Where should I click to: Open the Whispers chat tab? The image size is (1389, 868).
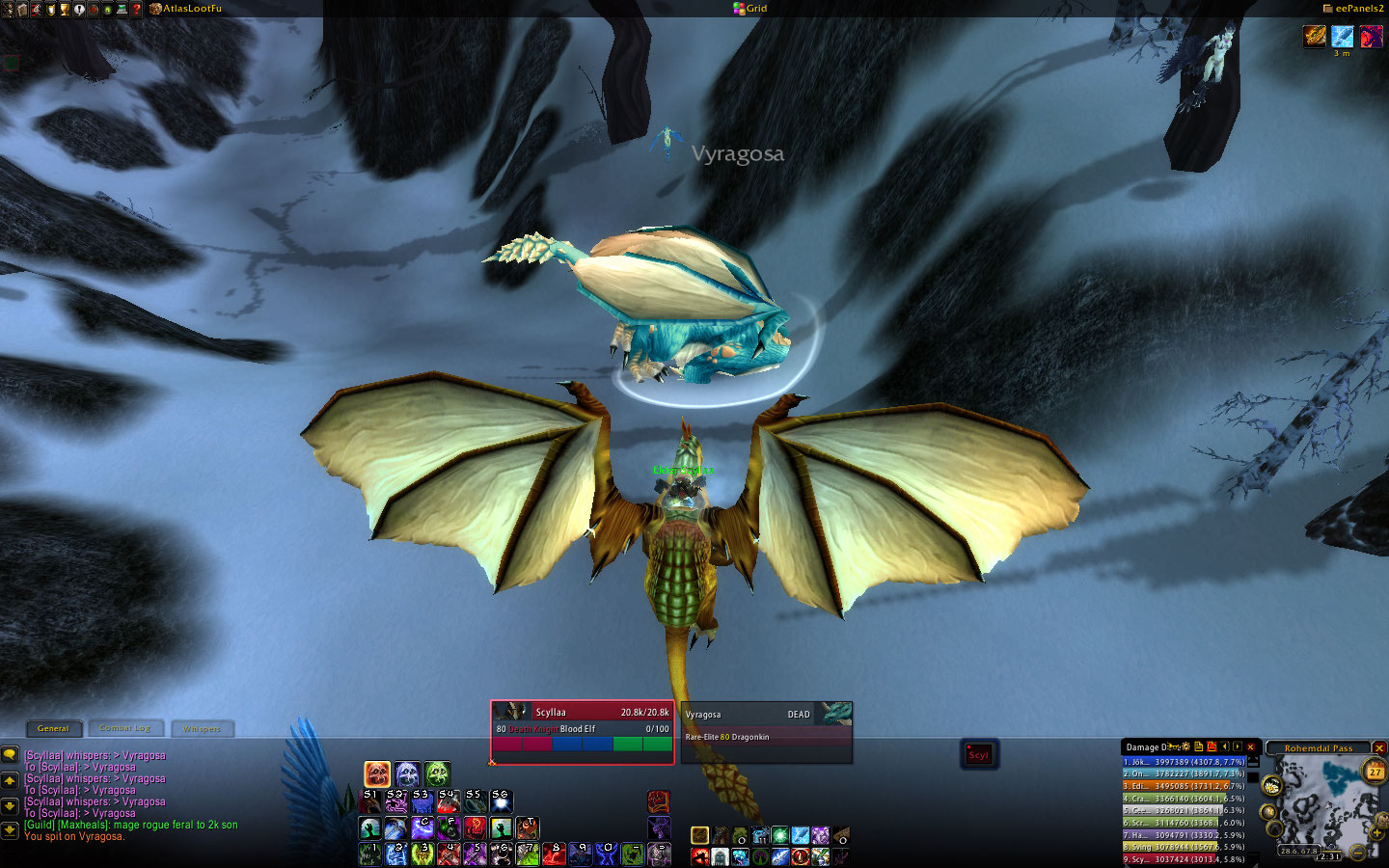coord(202,729)
